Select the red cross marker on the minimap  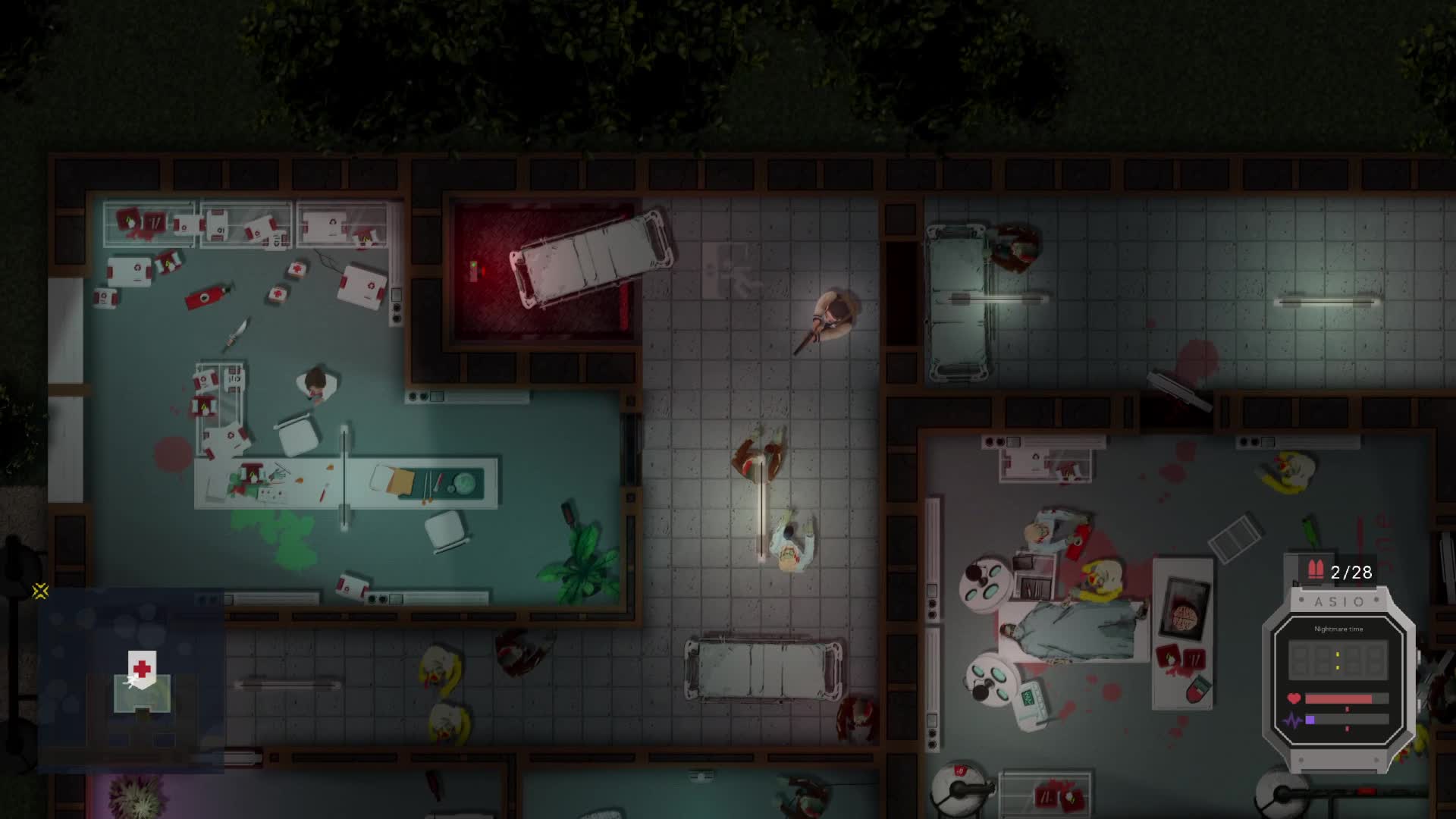pyautogui.click(x=142, y=667)
